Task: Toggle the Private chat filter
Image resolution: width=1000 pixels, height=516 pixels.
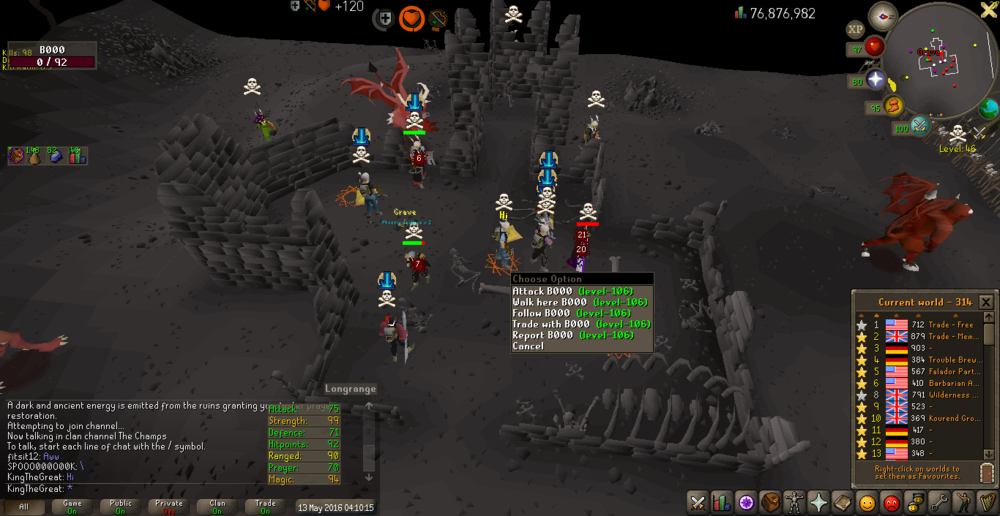Action: point(168,507)
